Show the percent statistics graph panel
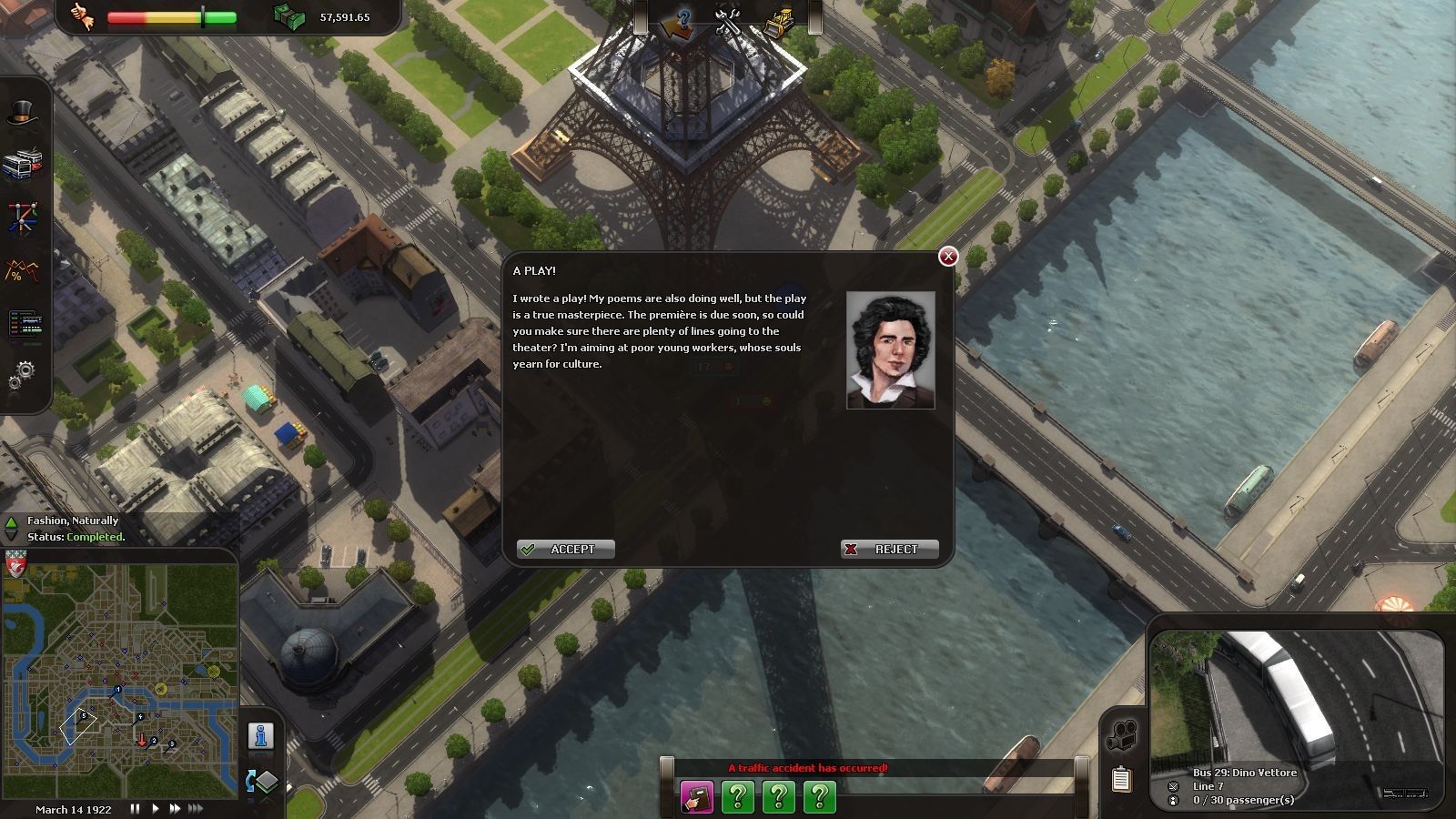 coord(24,271)
